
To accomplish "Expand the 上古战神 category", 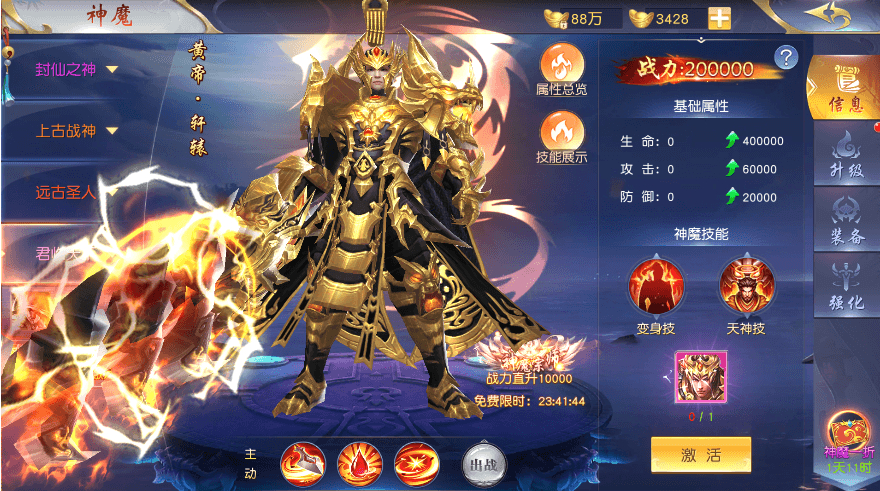I will click(78, 130).
